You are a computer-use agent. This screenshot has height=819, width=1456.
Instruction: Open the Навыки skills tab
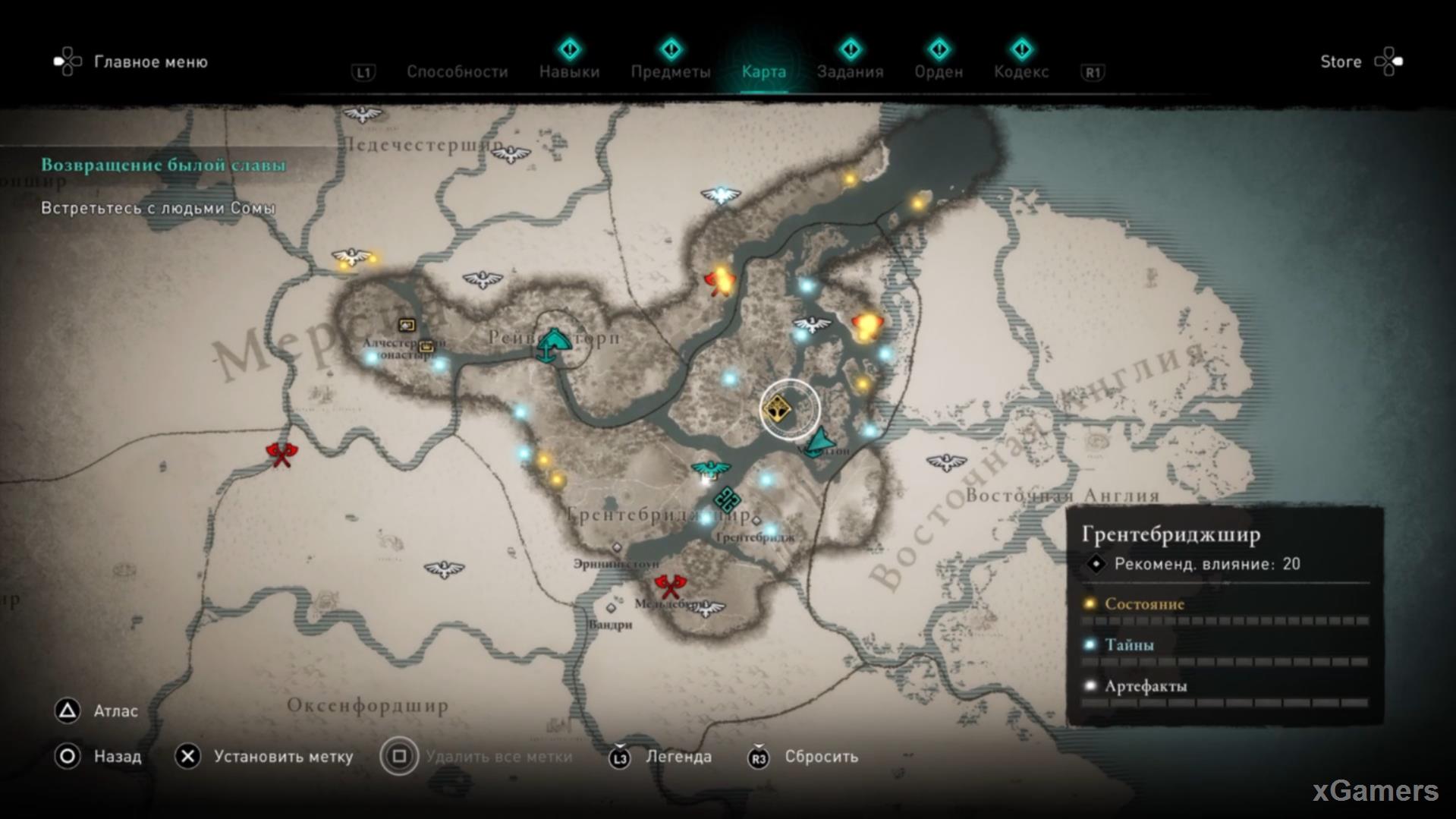[x=569, y=72]
